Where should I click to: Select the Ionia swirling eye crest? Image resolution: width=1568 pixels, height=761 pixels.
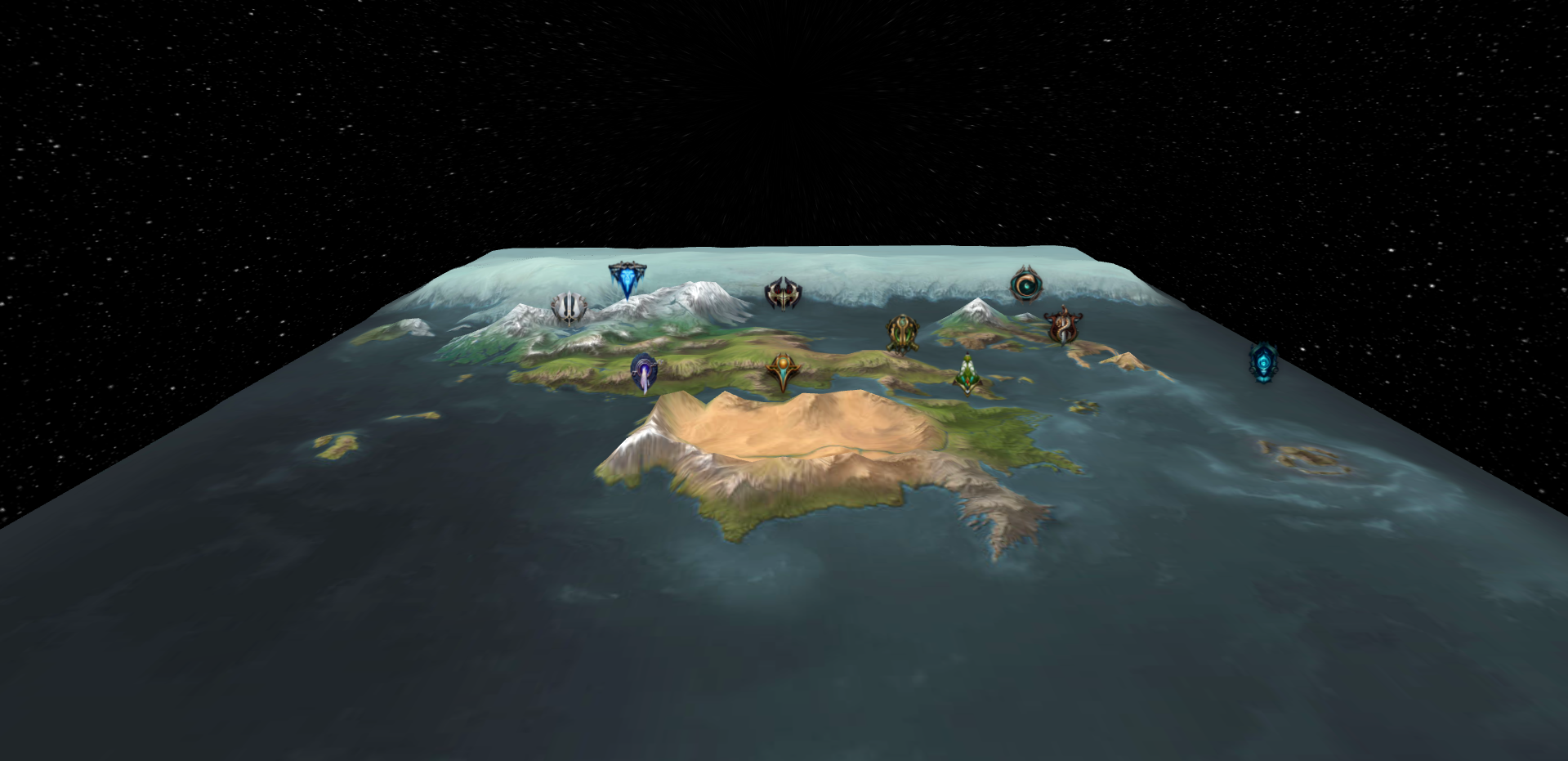point(1028,284)
